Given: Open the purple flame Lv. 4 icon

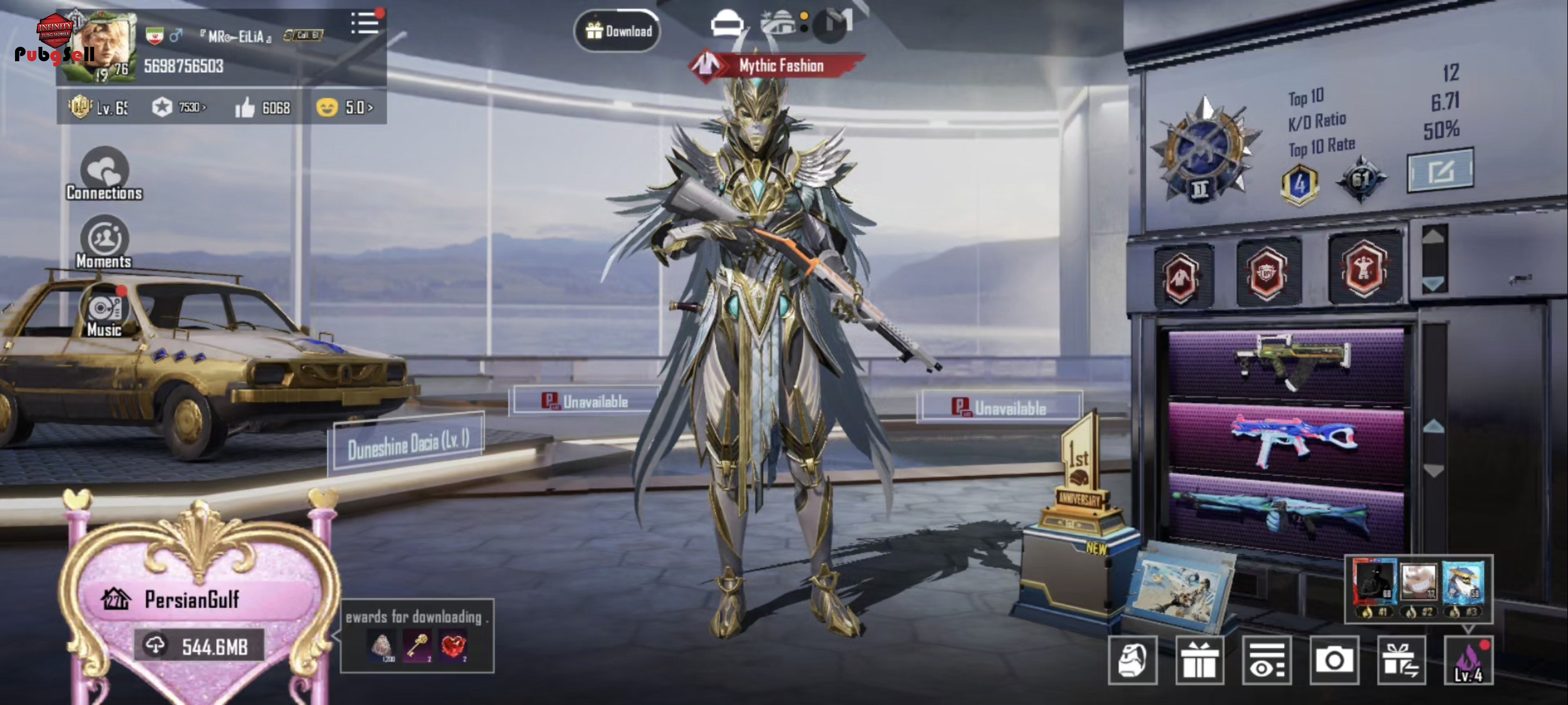Looking at the screenshot, I should (x=1467, y=661).
